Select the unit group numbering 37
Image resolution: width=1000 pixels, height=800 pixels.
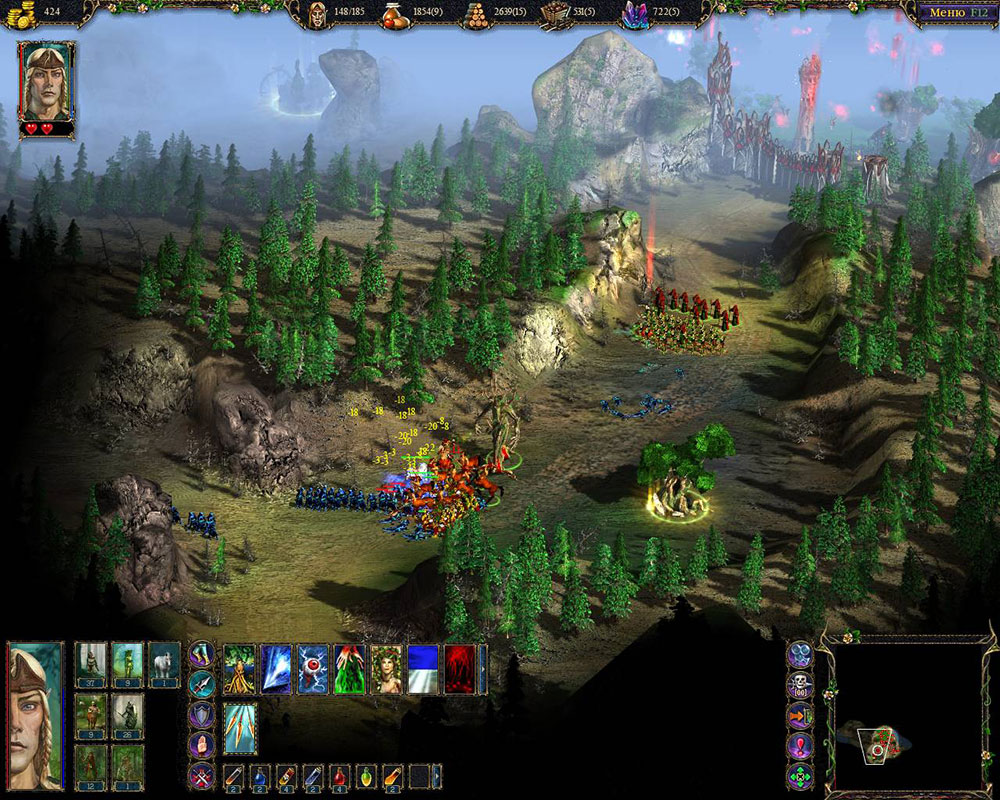click(91, 664)
